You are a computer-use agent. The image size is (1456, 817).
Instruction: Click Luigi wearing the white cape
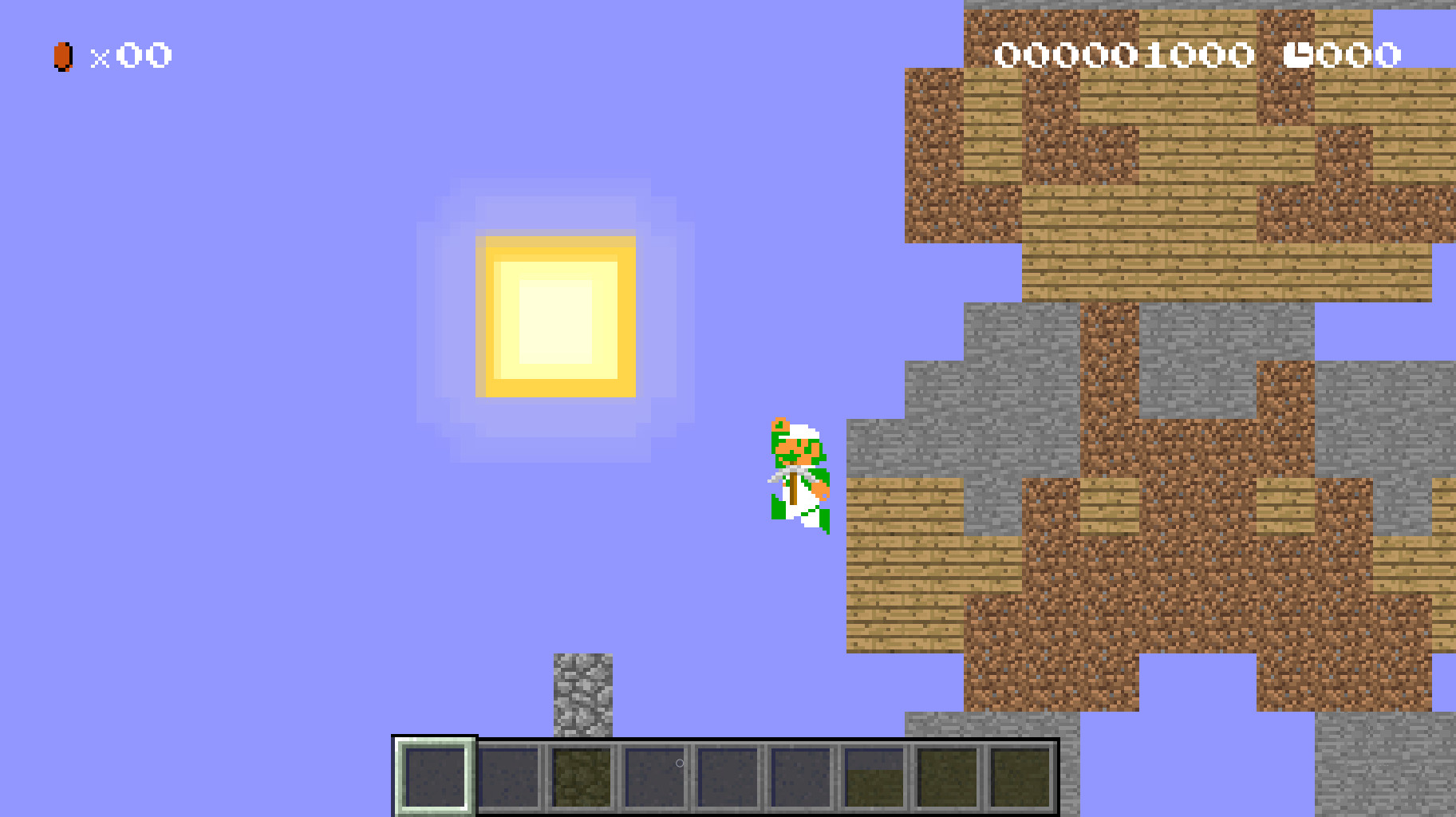click(x=798, y=475)
